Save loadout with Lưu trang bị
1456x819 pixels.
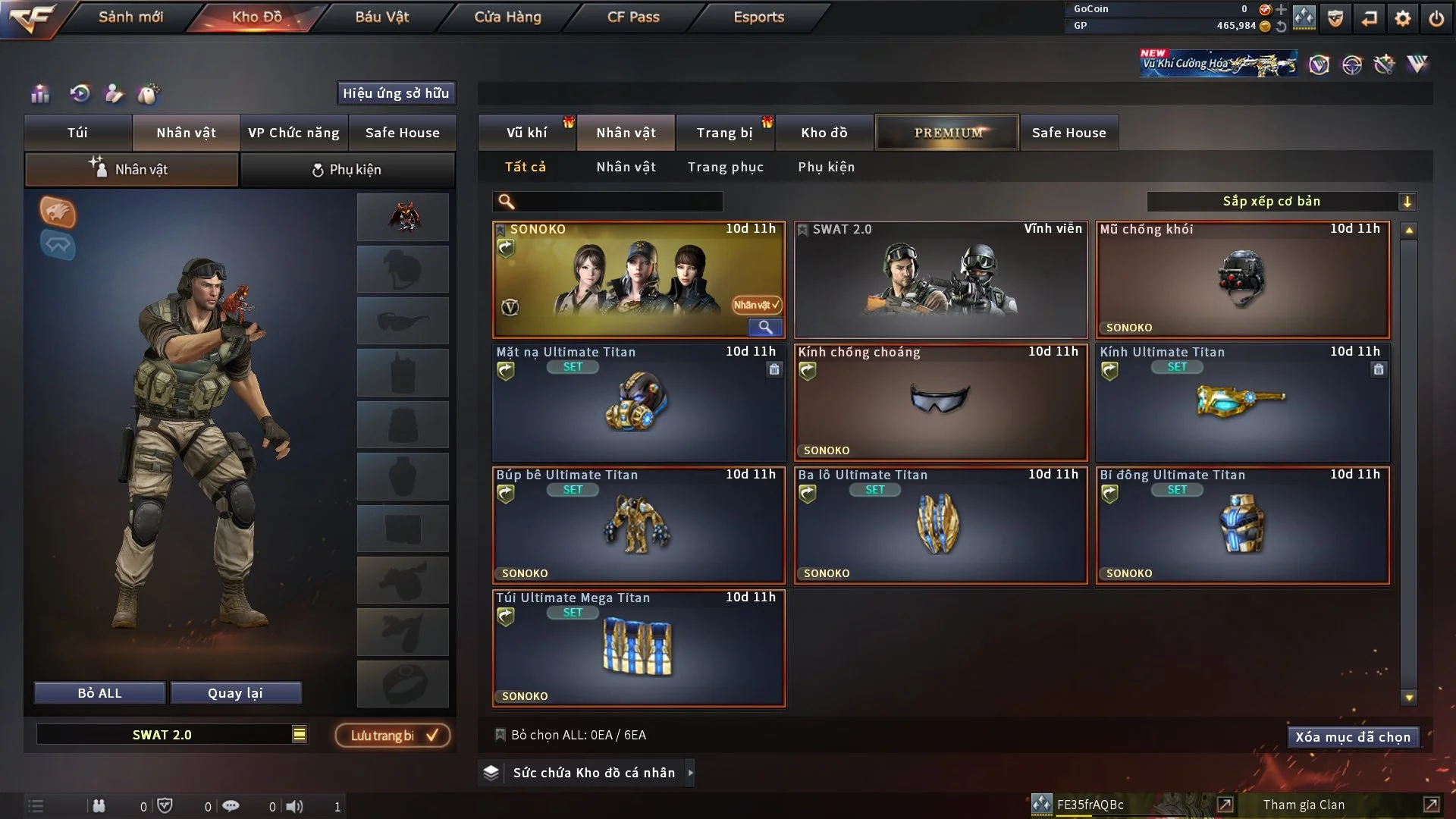pyautogui.click(x=393, y=736)
